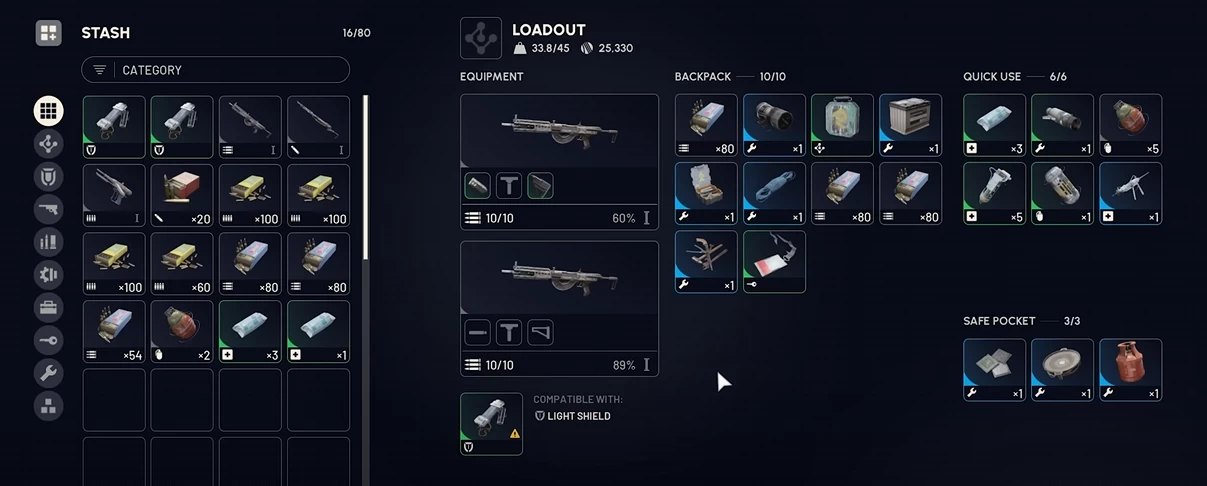Select the x2 grenade in stash

pyautogui.click(x=182, y=332)
